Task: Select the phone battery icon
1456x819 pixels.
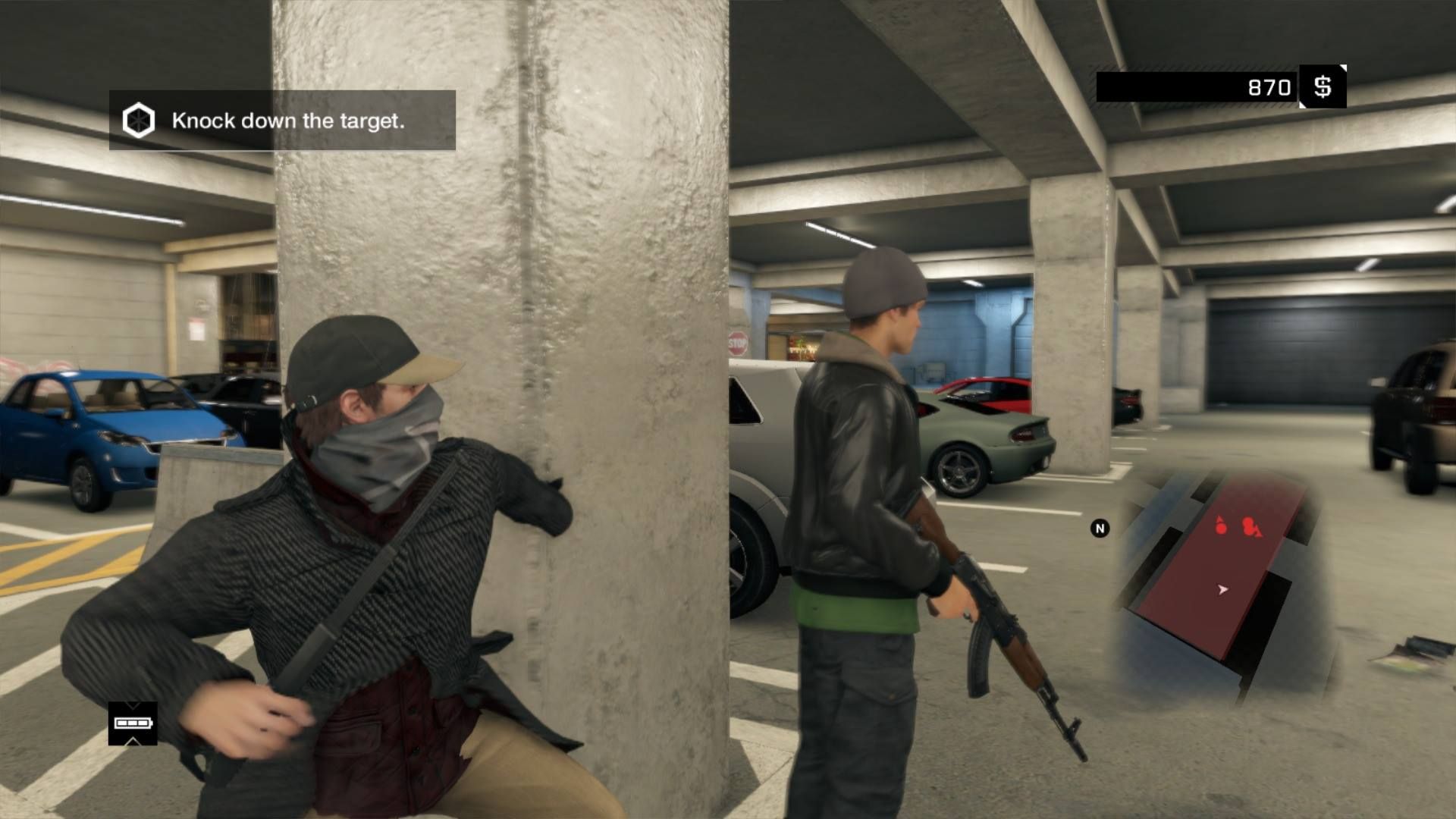Action: pos(133,723)
